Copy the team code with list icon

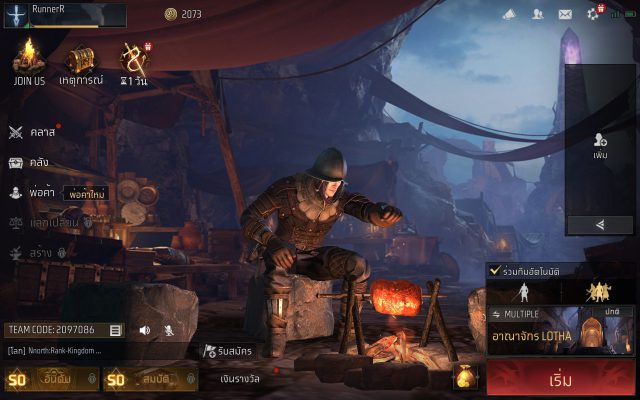(116, 330)
